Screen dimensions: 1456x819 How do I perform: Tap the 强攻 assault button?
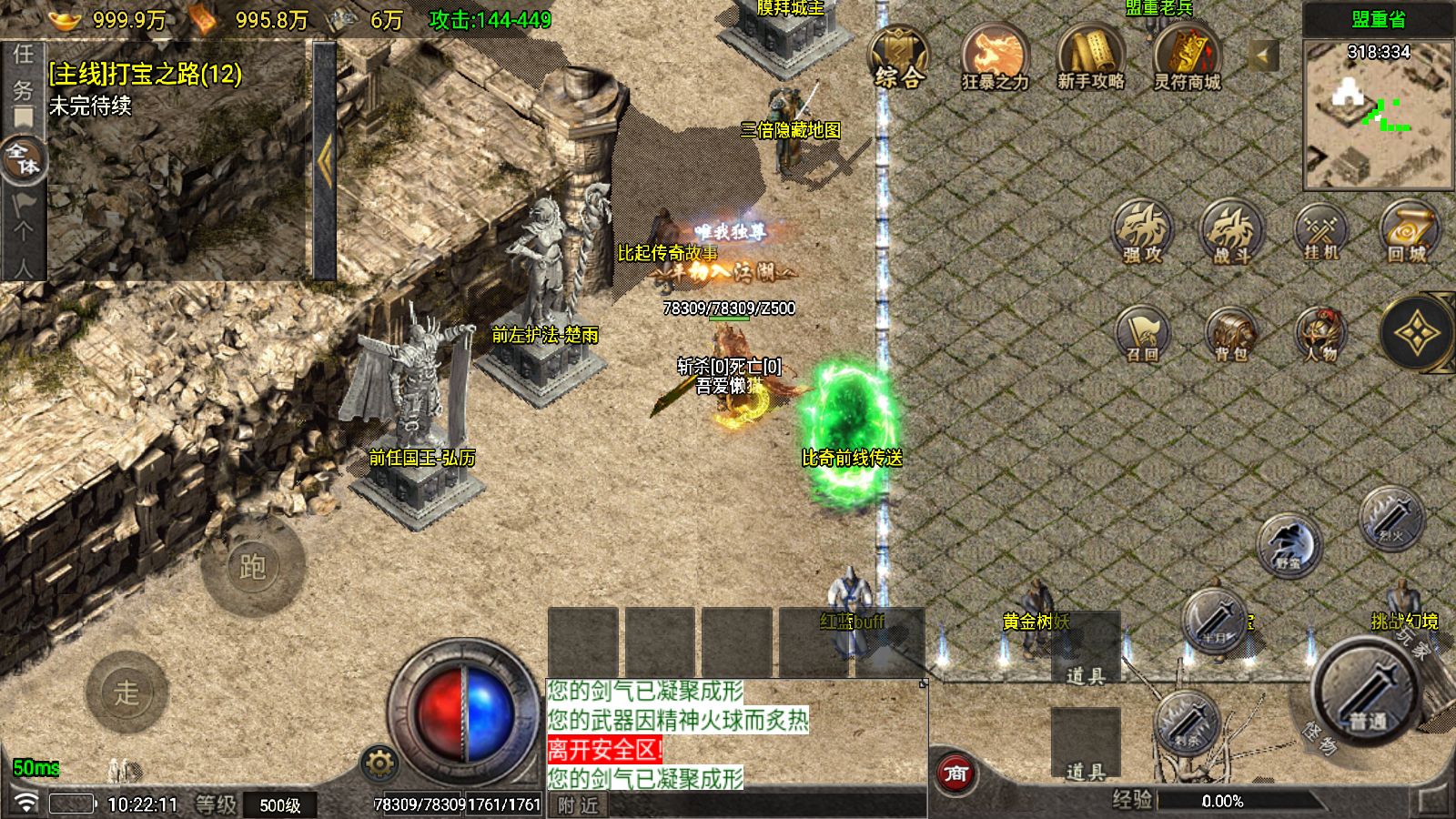pos(1143,232)
